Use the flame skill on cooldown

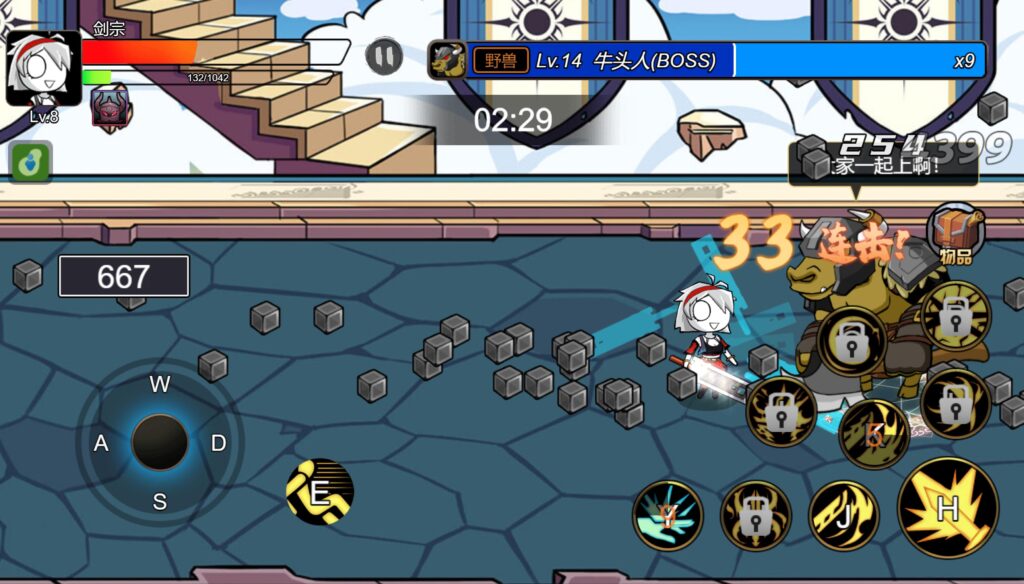click(873, 434)
